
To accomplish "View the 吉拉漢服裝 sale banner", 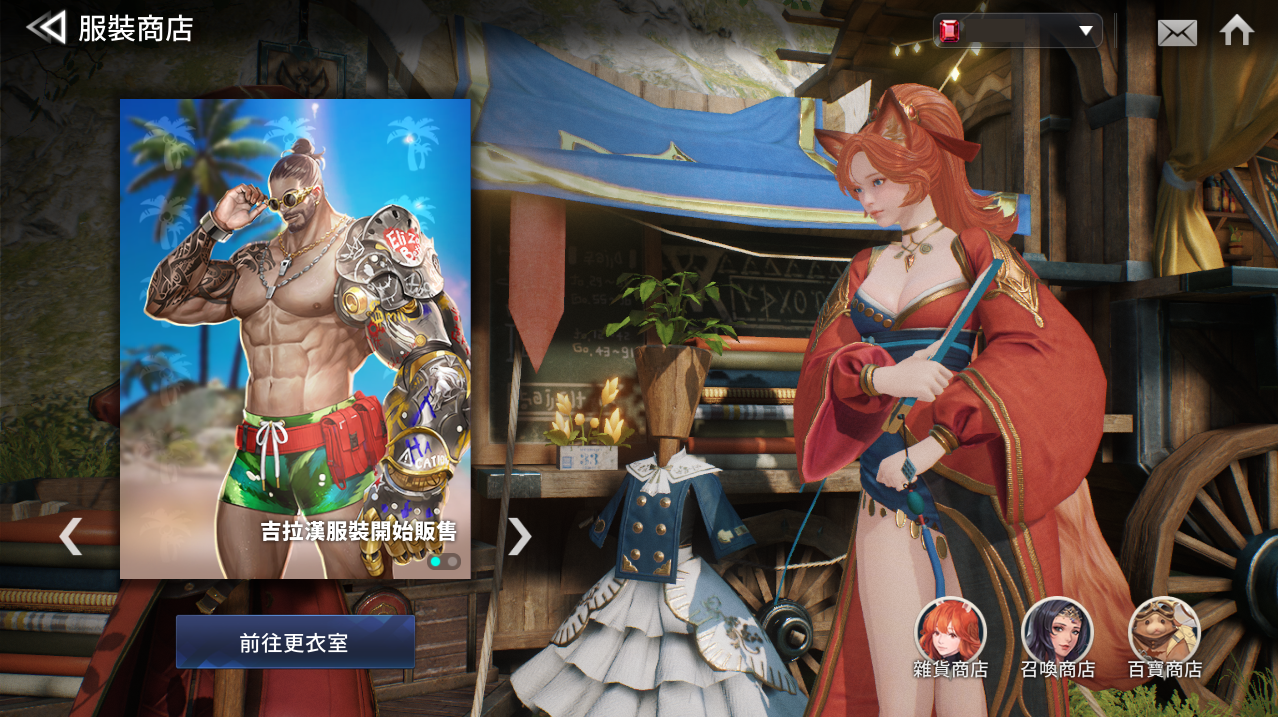I will (295, 338).
